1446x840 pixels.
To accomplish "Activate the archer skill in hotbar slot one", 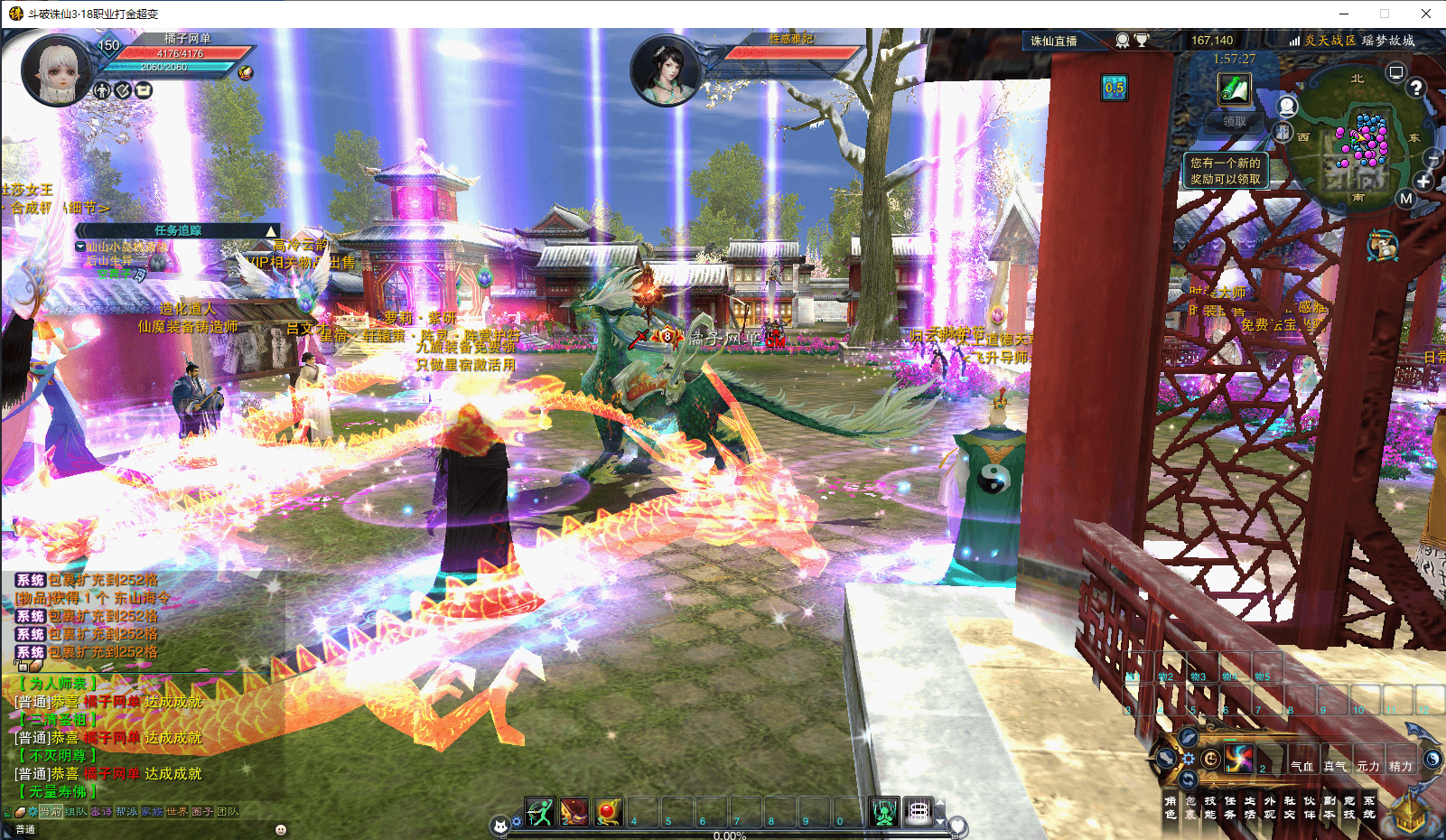I will (x=540, y=812).
